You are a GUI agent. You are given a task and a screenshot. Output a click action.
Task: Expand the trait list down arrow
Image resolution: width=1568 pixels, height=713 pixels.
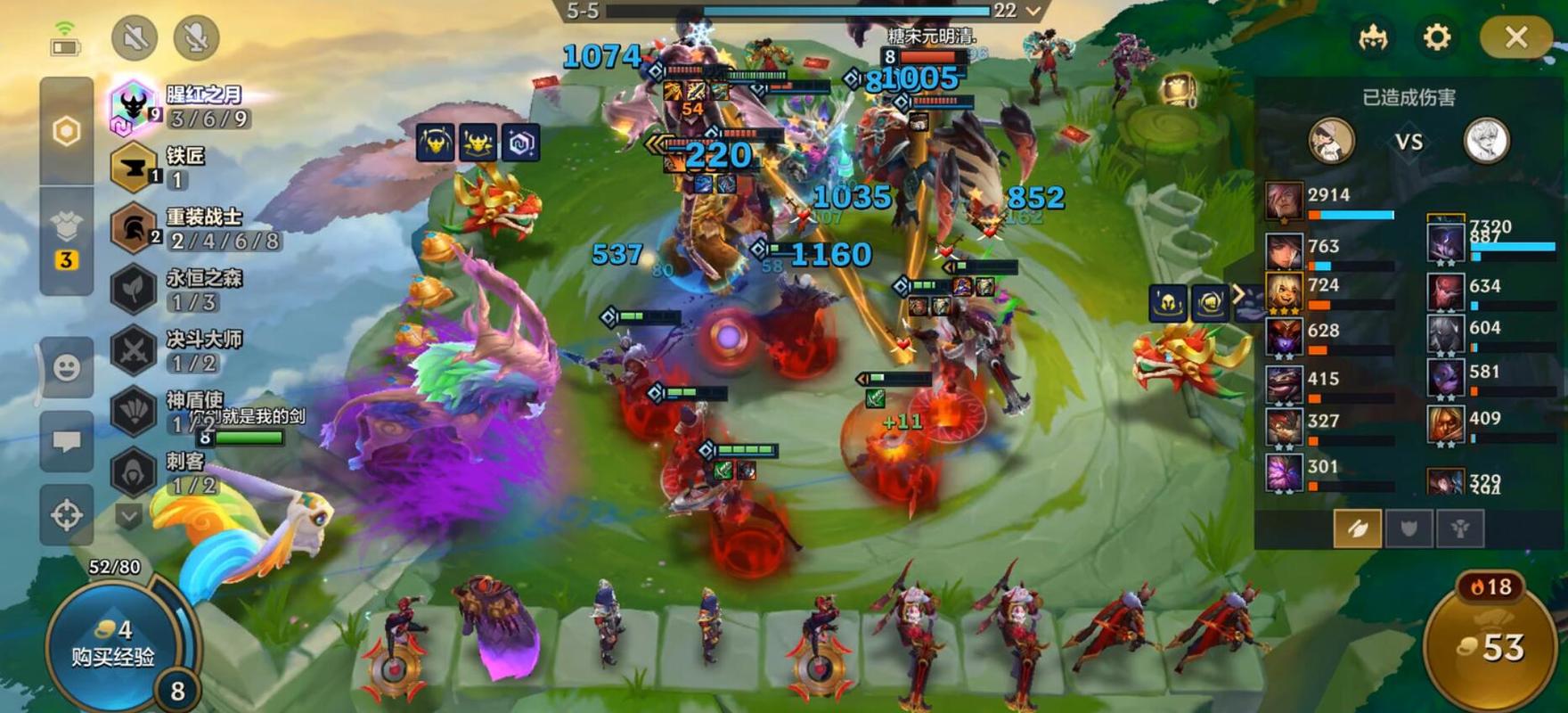128,516
